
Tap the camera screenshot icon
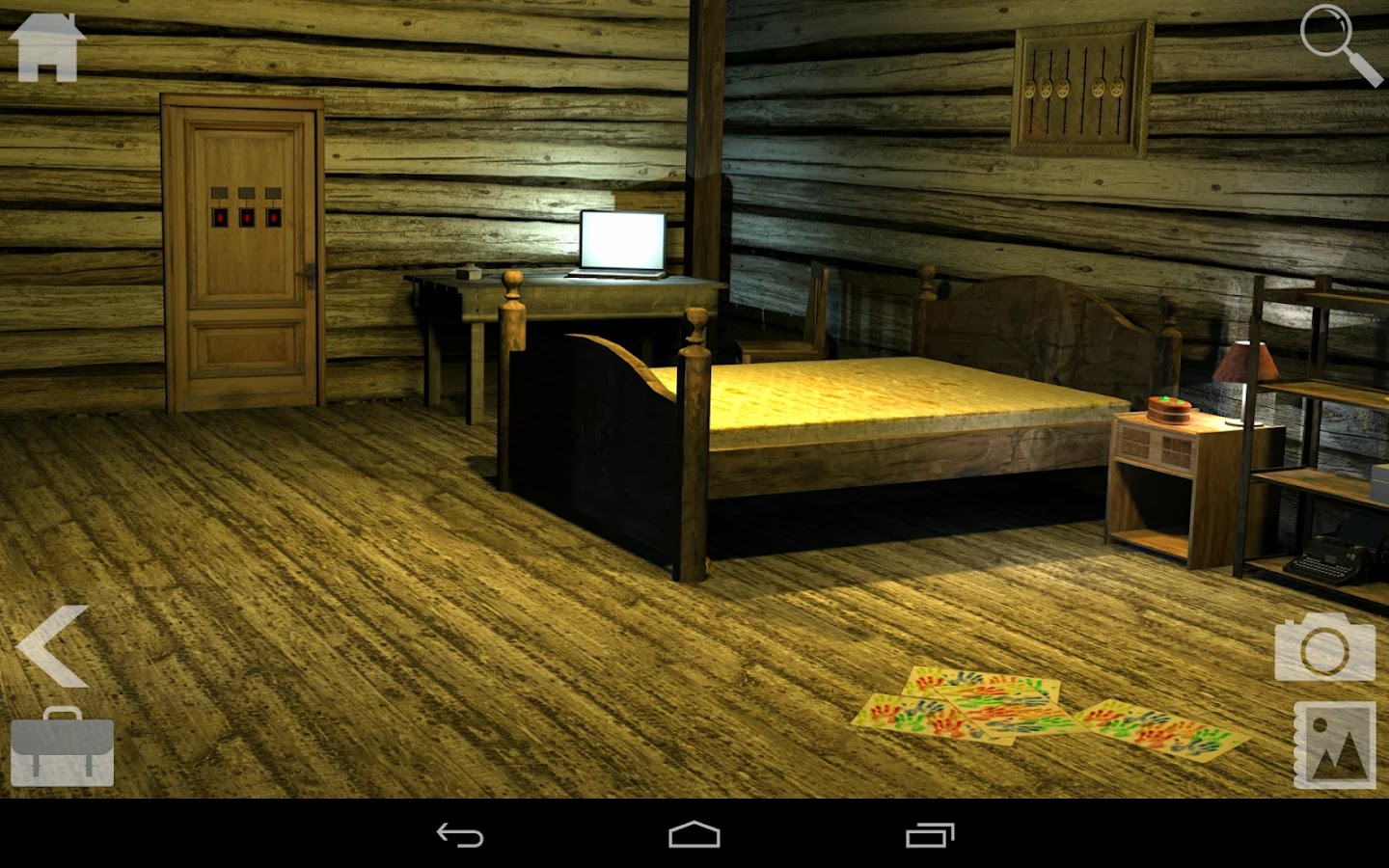click(x=1324, y=648)
